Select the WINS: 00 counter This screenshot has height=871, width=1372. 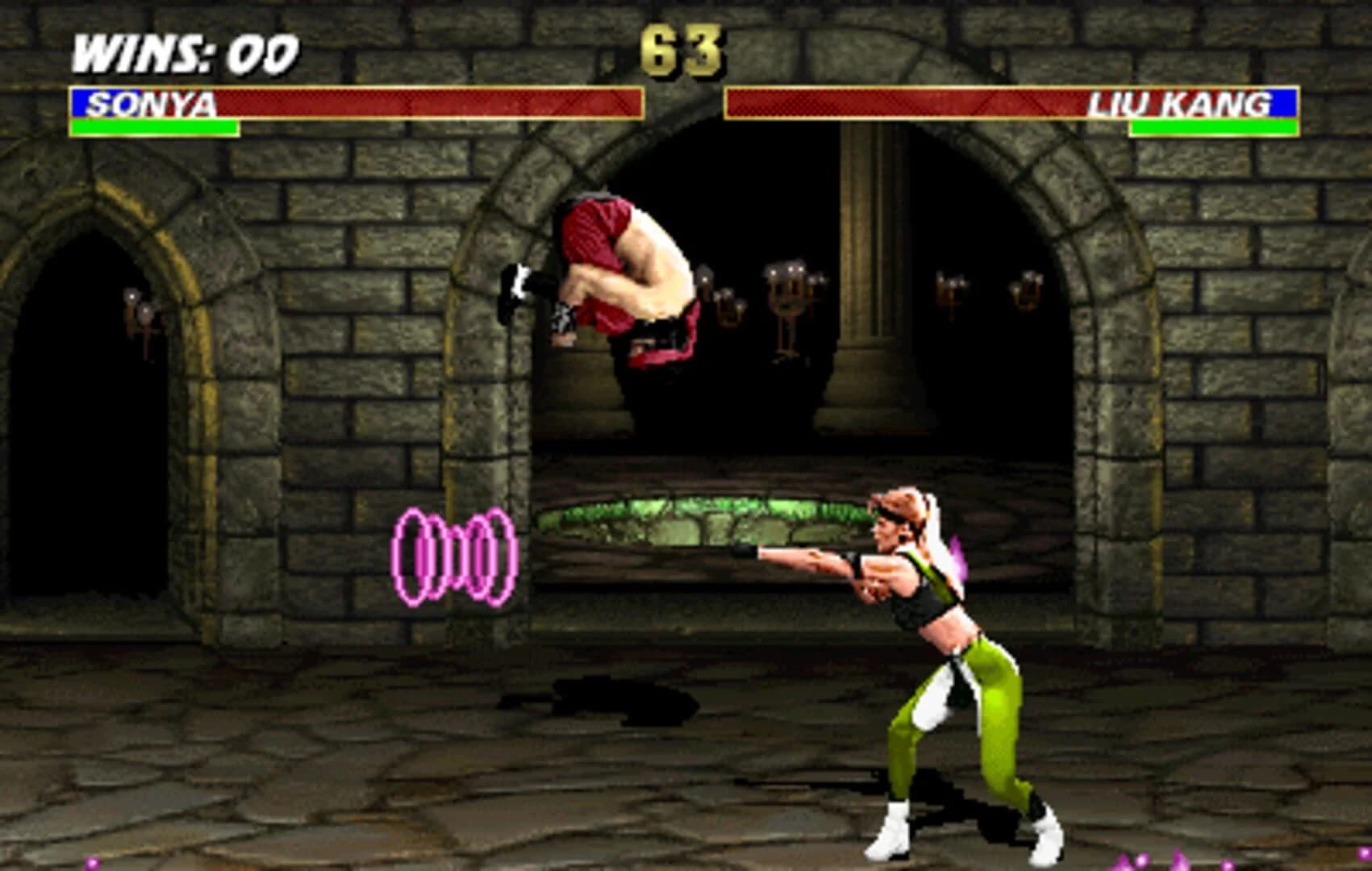point(181,52)
